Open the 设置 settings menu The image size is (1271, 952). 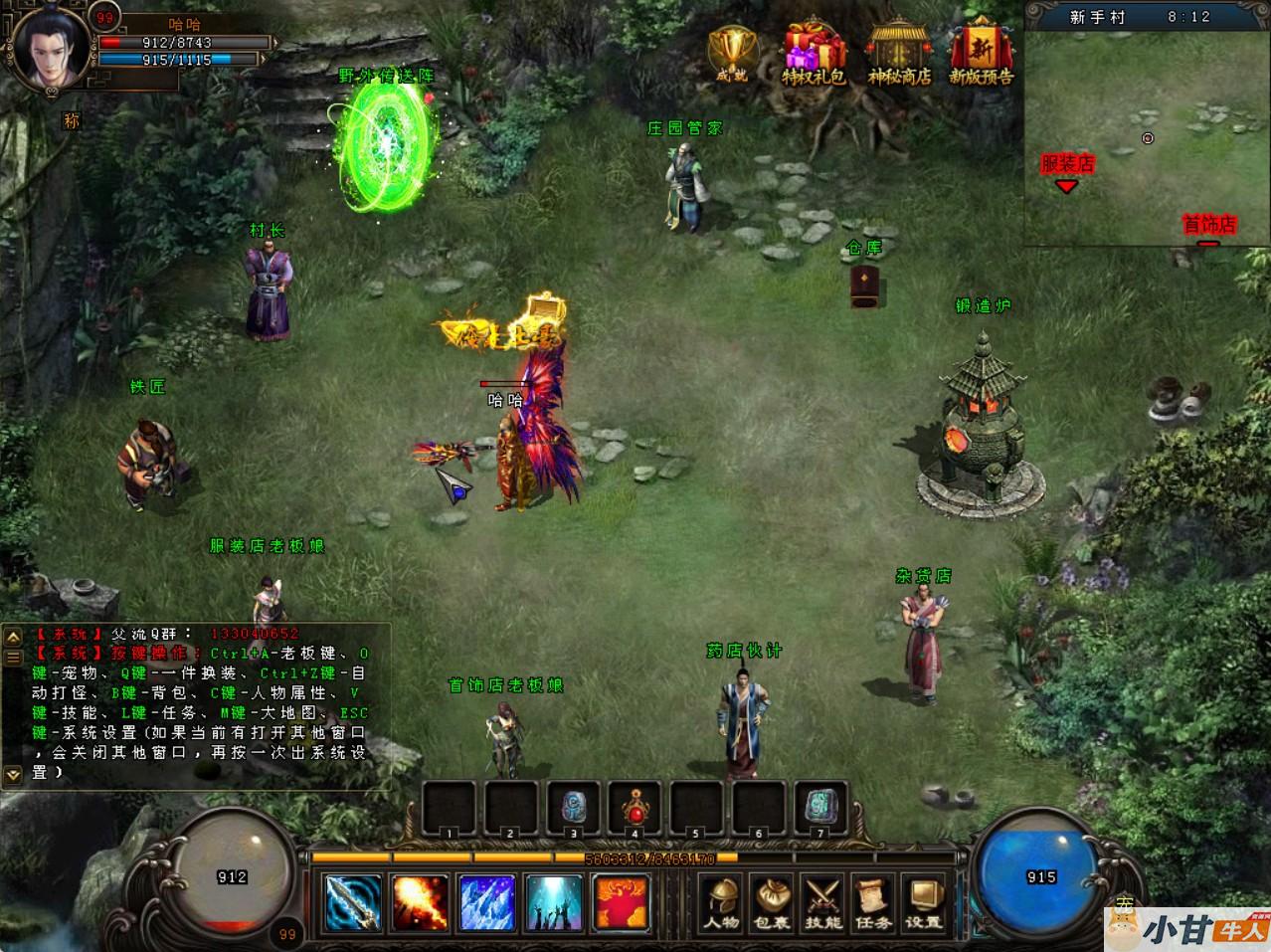point(924,902)
